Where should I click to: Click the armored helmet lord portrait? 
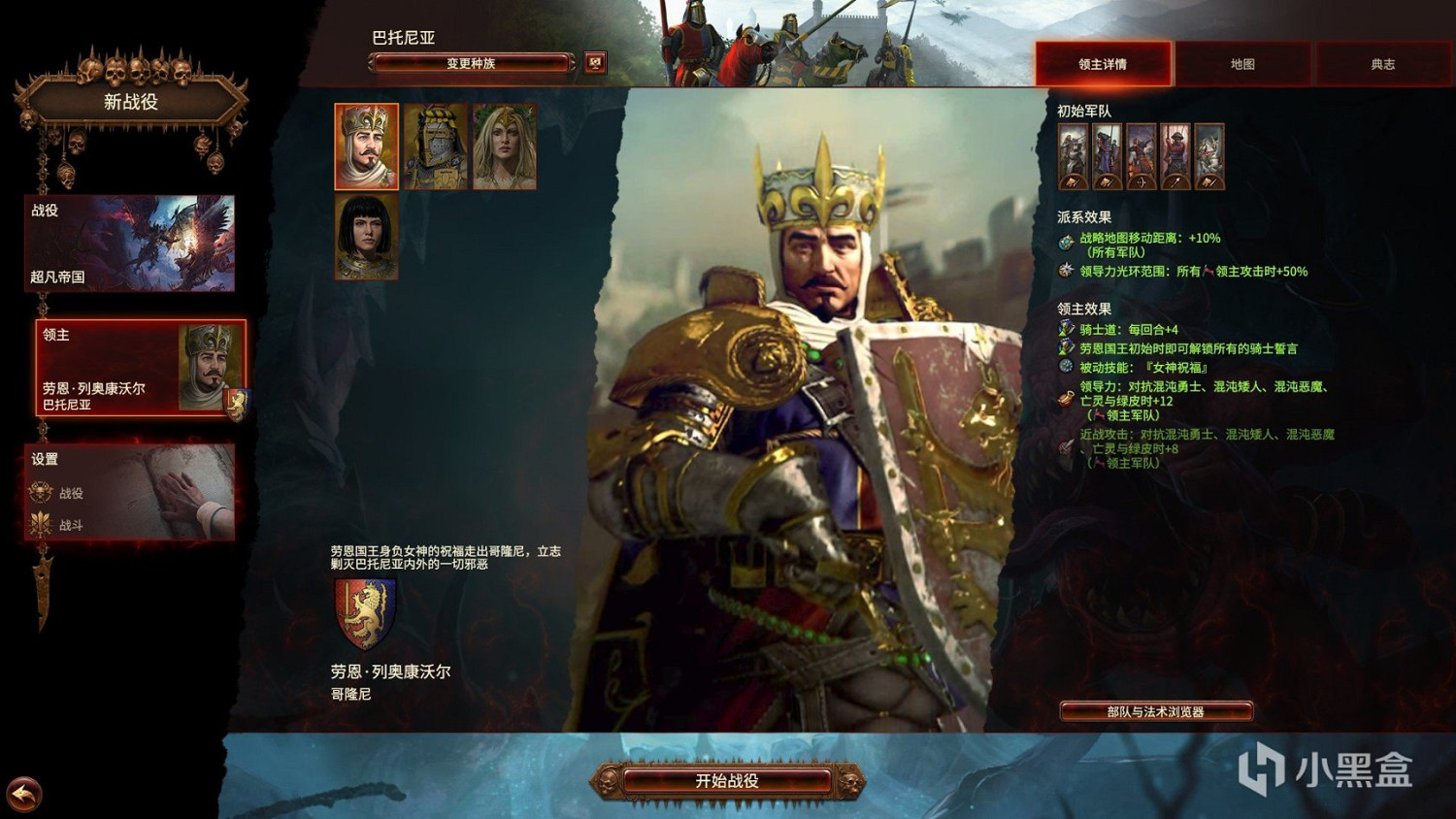pyautogui.click(x=438, y=147)
